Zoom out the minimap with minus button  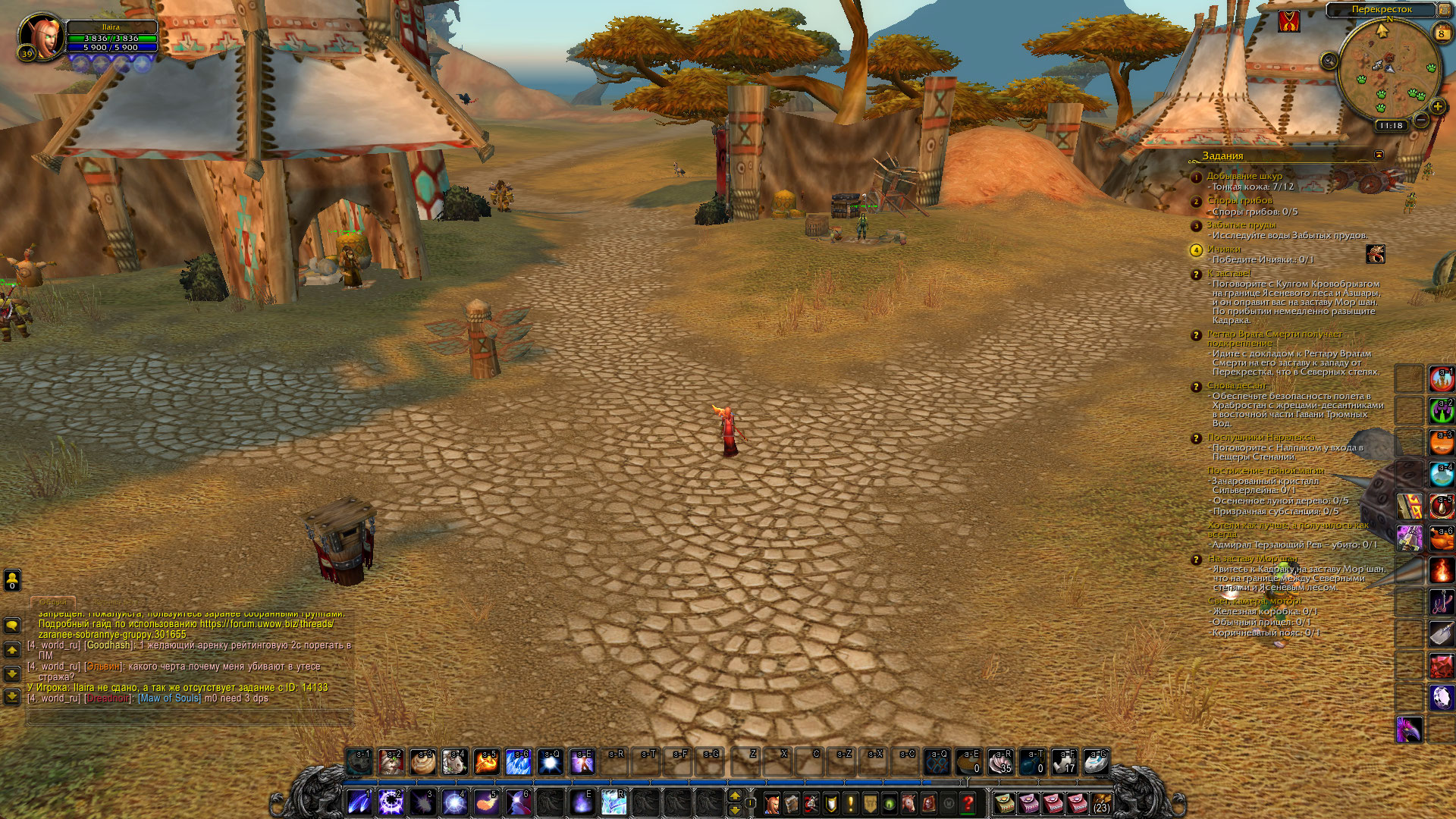tap(1421, 120)
